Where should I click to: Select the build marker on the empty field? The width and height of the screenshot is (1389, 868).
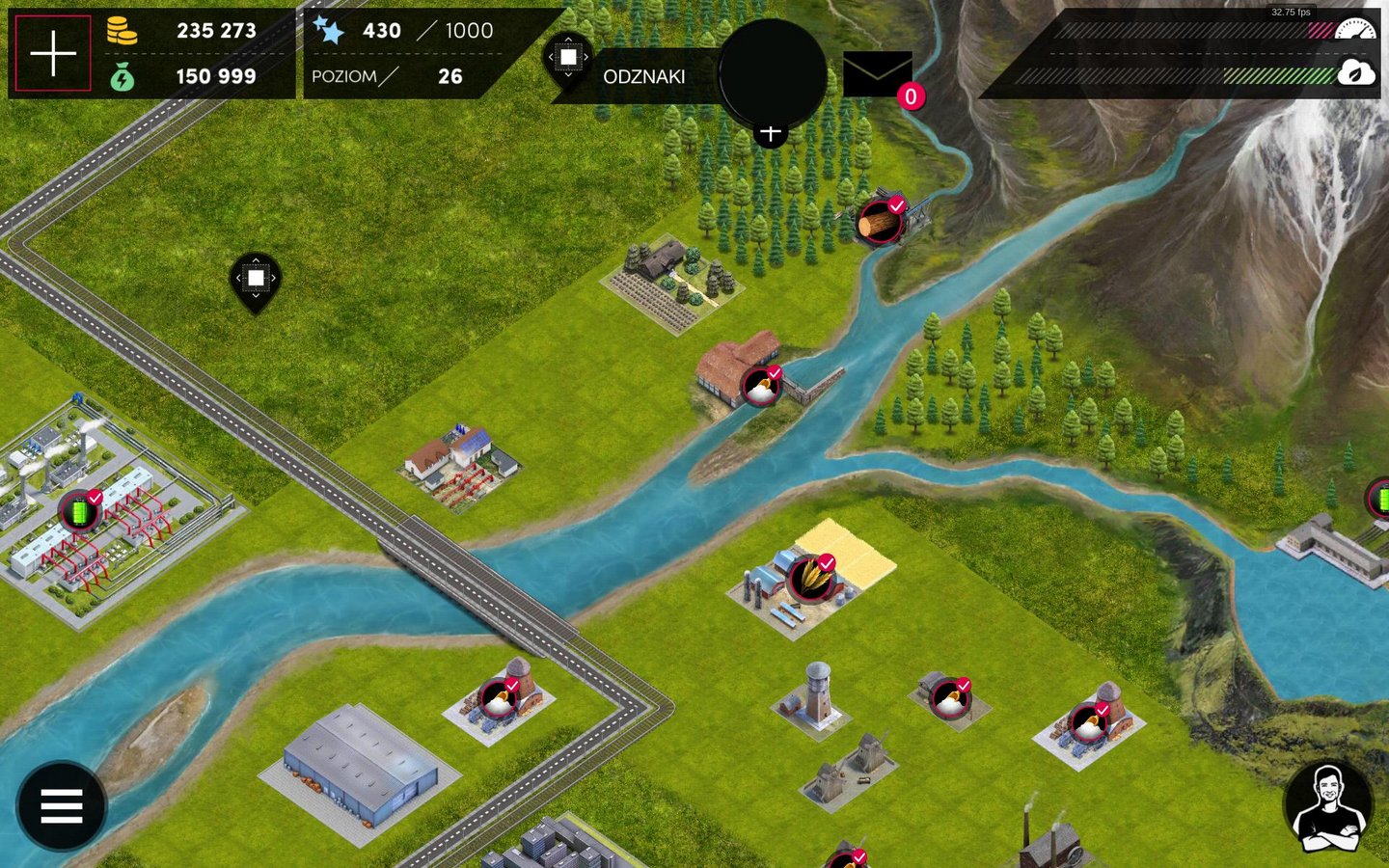pyautogui.click(x=256, y=279)
